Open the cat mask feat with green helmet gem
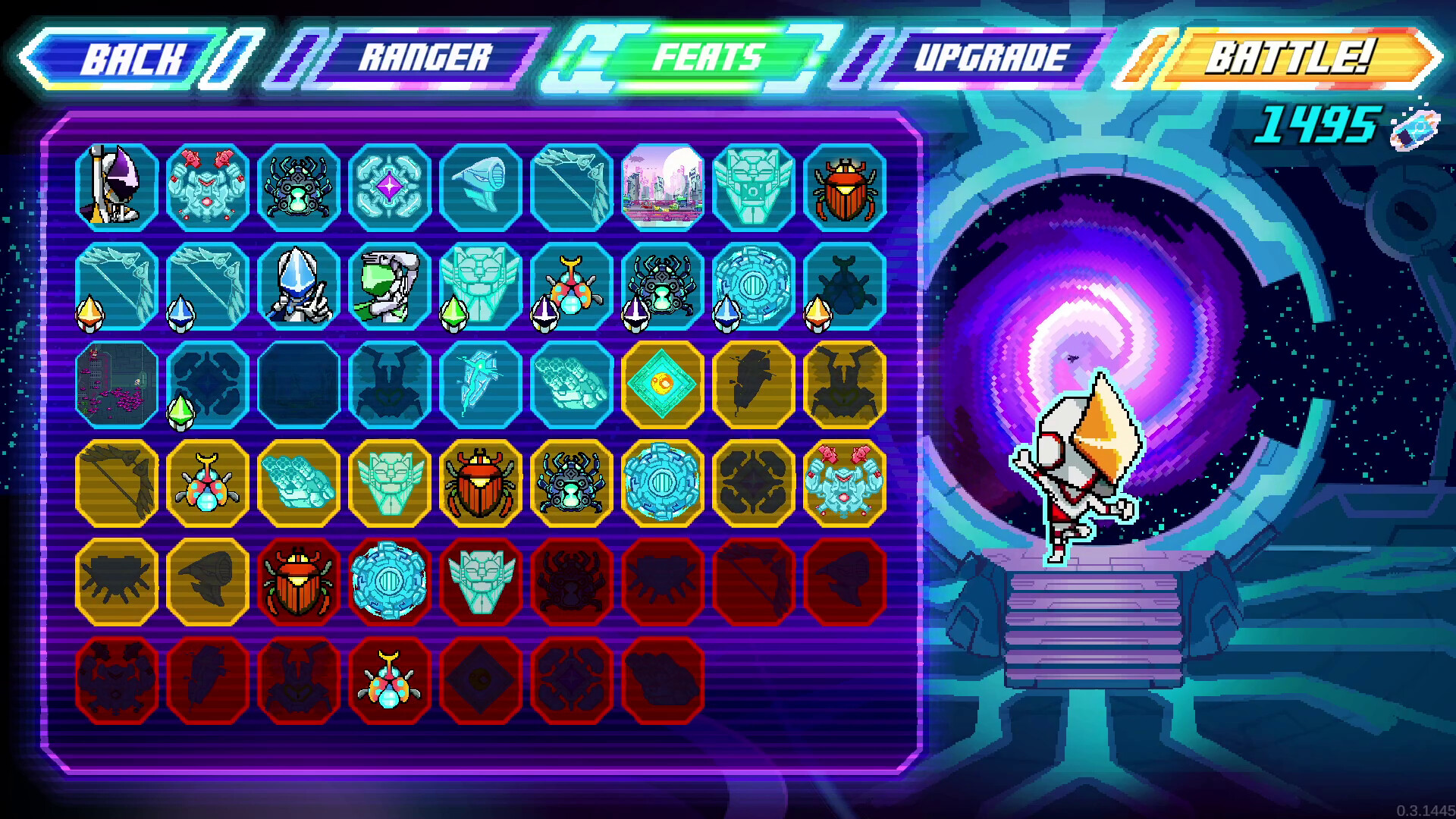This screenshot has width=1456, height=819. click(482, 288)
